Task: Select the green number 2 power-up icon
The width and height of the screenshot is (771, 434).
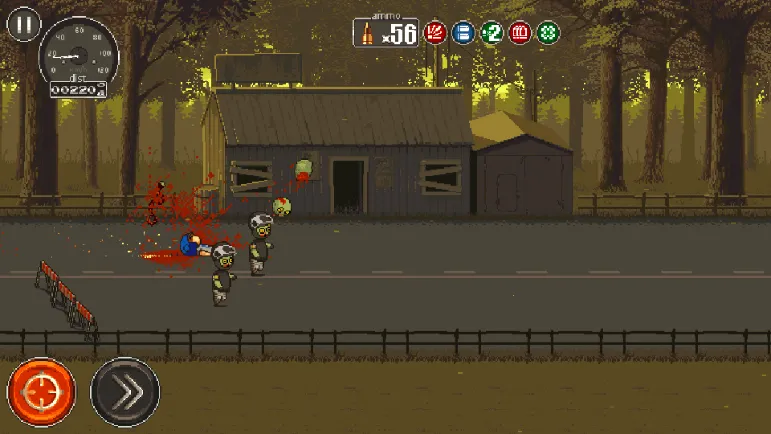Action: coord(491,32)
